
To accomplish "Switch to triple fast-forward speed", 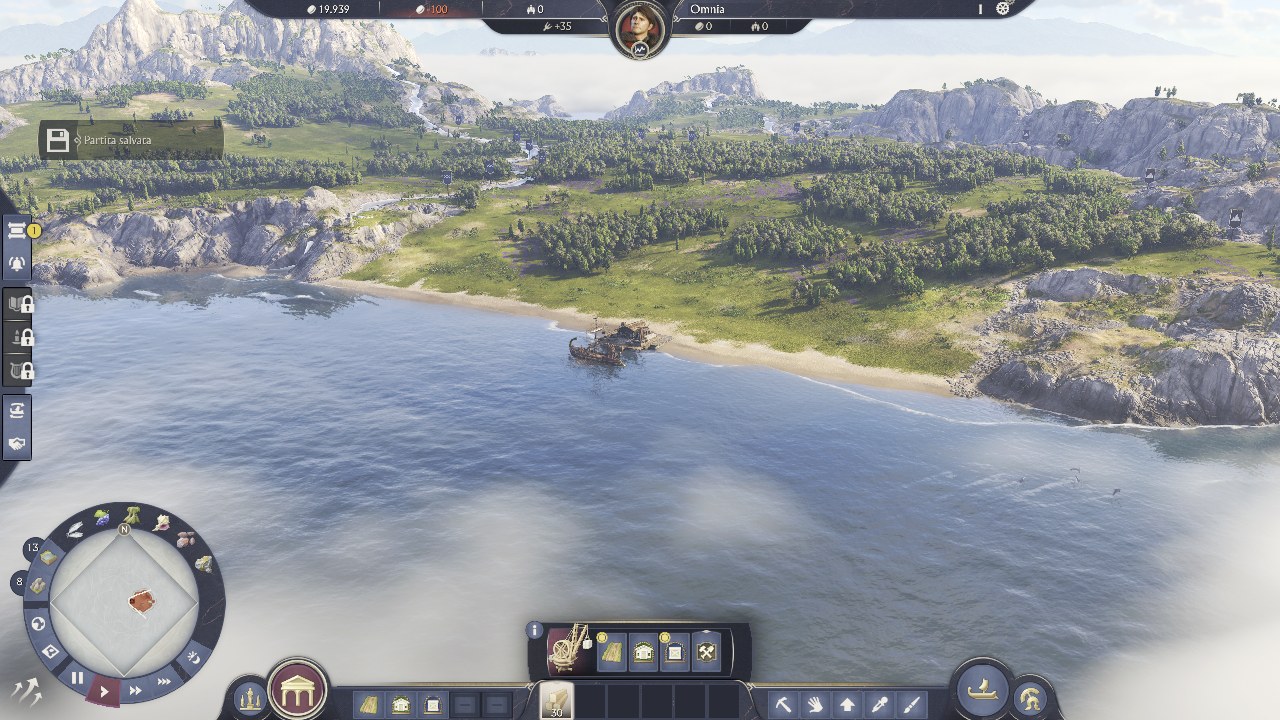I will pyautogui.click(x=164, y=681).
